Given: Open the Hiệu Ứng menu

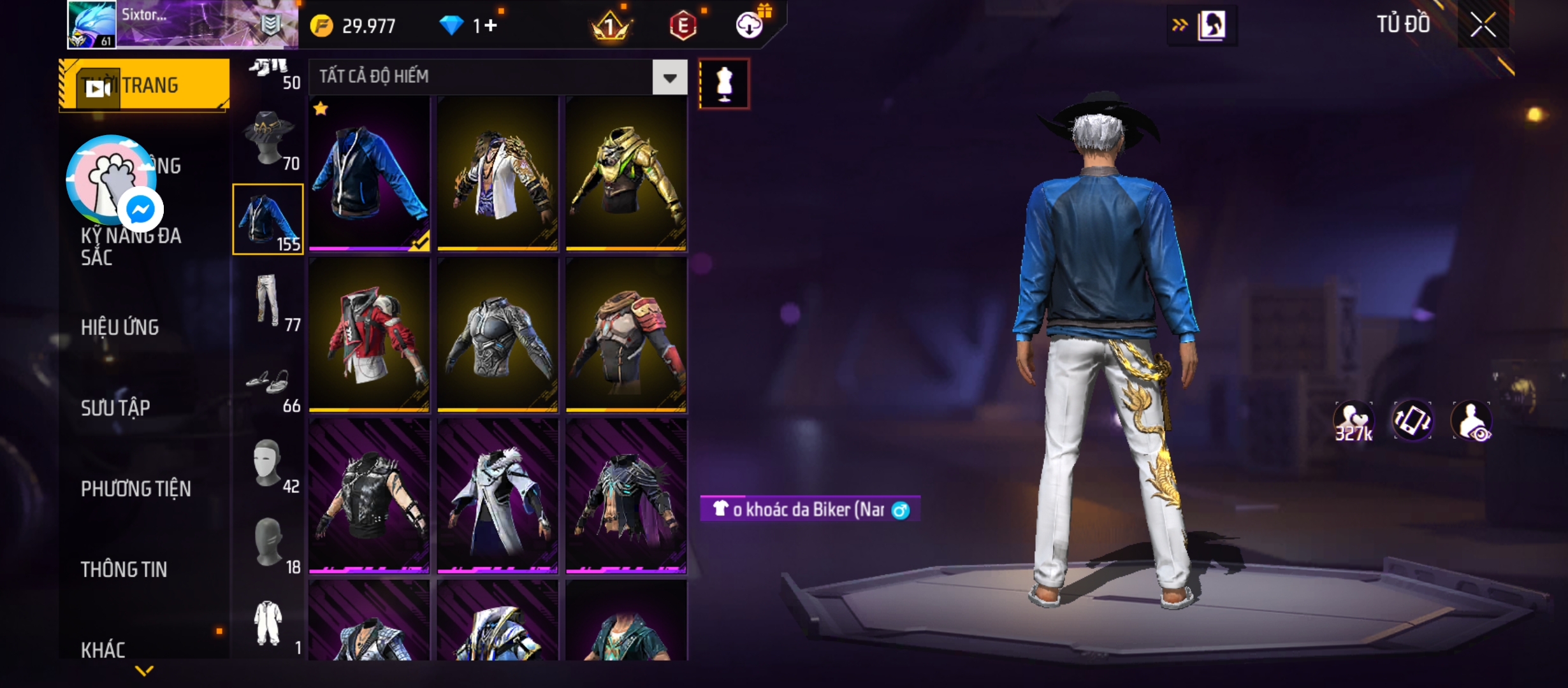Looking at the screenshot, I should [x=120, y=327].
